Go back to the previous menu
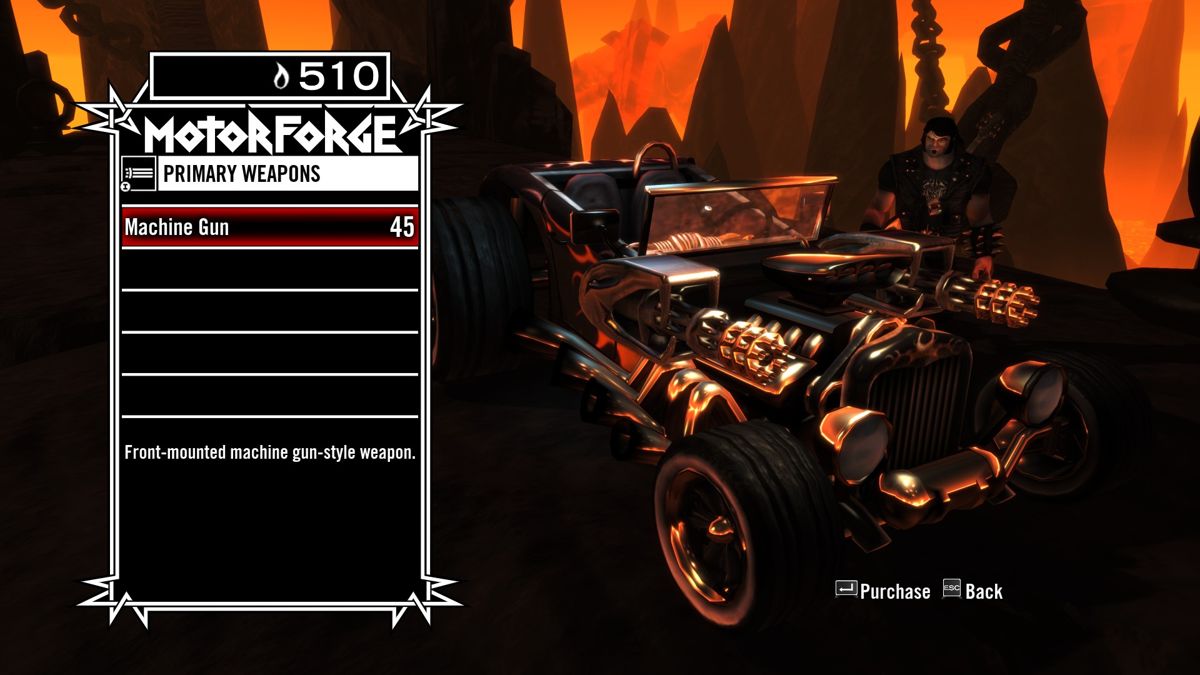1200x675 pixels. [x=971, y=591]
